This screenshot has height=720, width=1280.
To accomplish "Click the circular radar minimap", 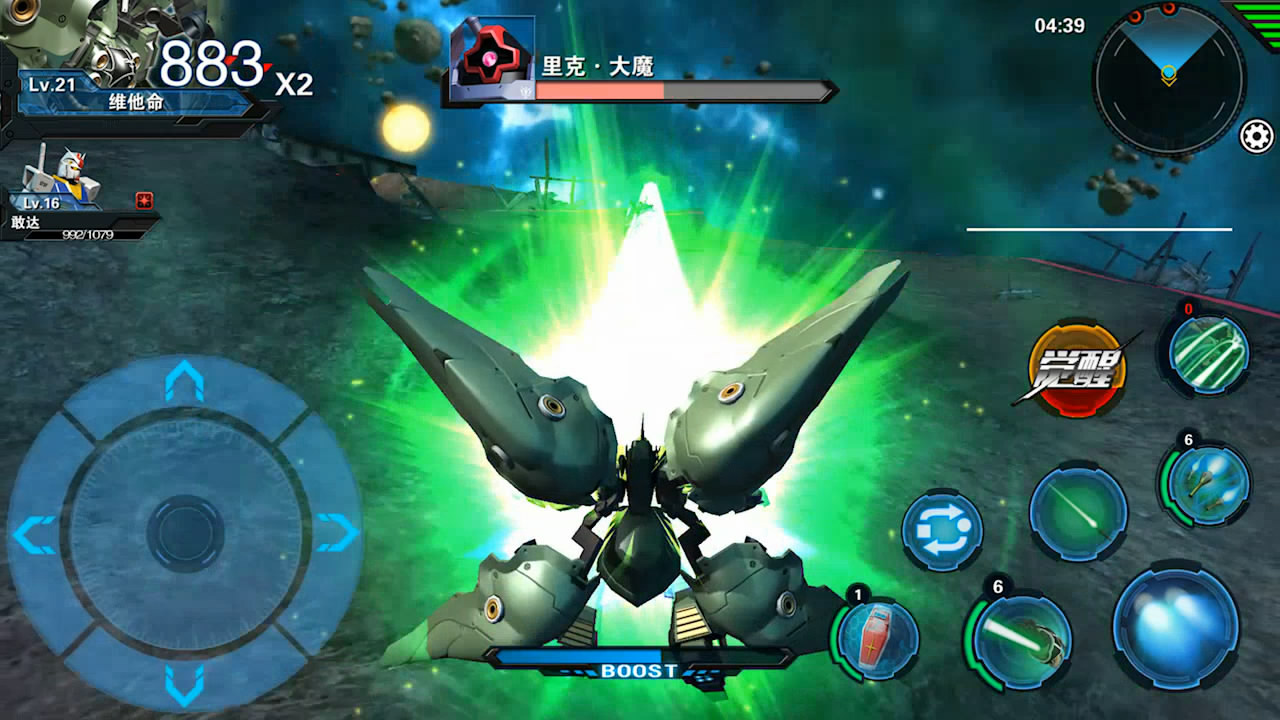I will 1168,78.
